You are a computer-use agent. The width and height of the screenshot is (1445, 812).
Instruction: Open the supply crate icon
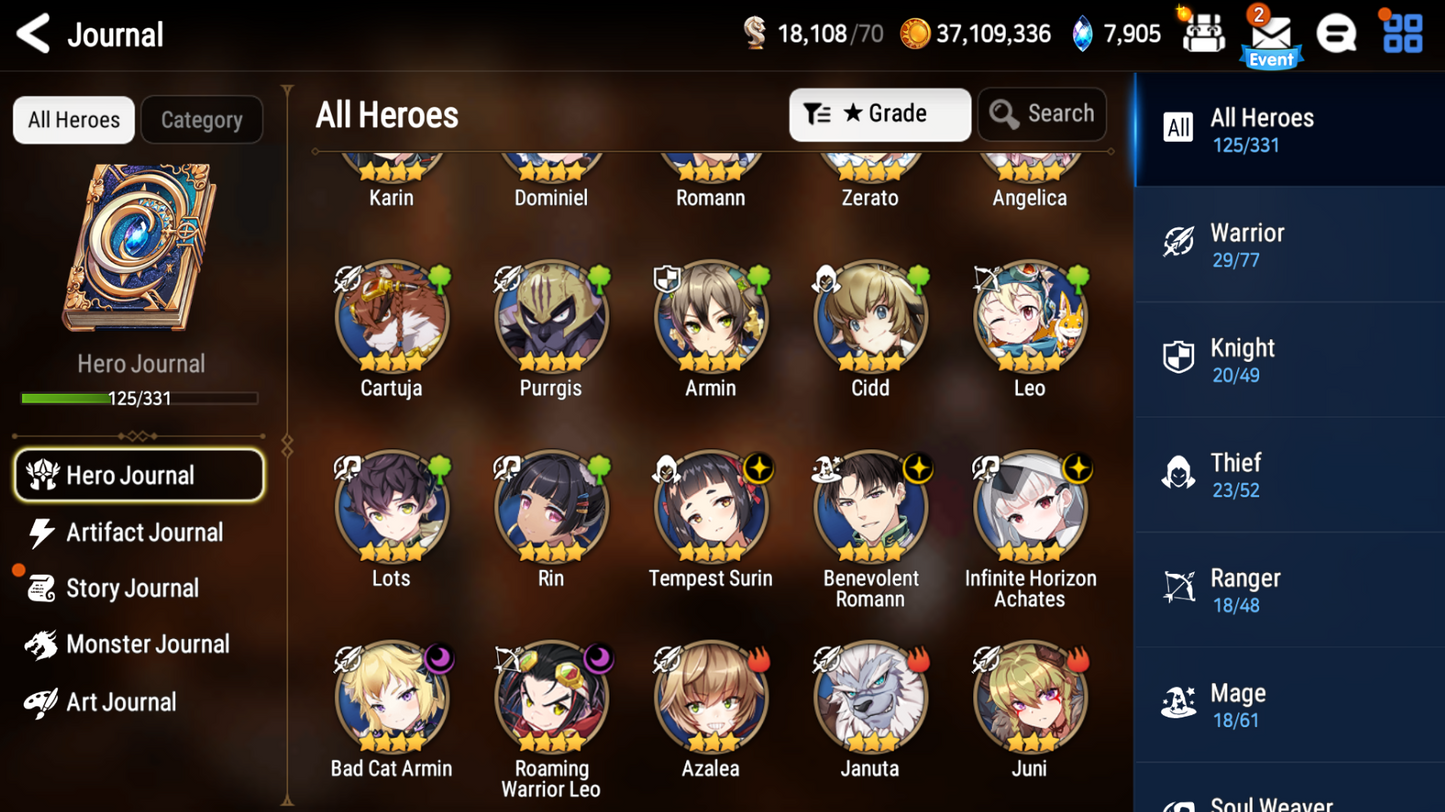[1203, 33]
